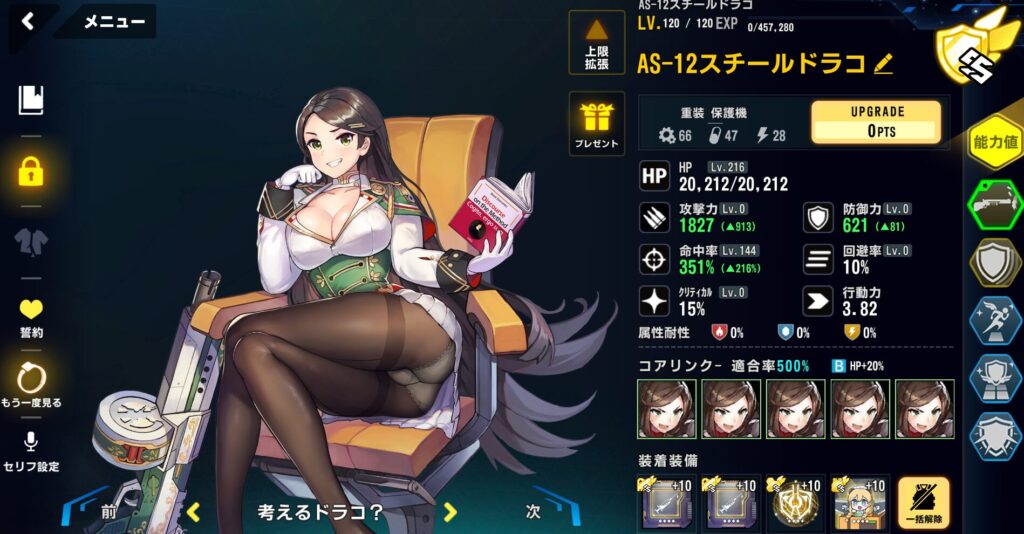Show the previous skin with left arrow

pos(194,512)
